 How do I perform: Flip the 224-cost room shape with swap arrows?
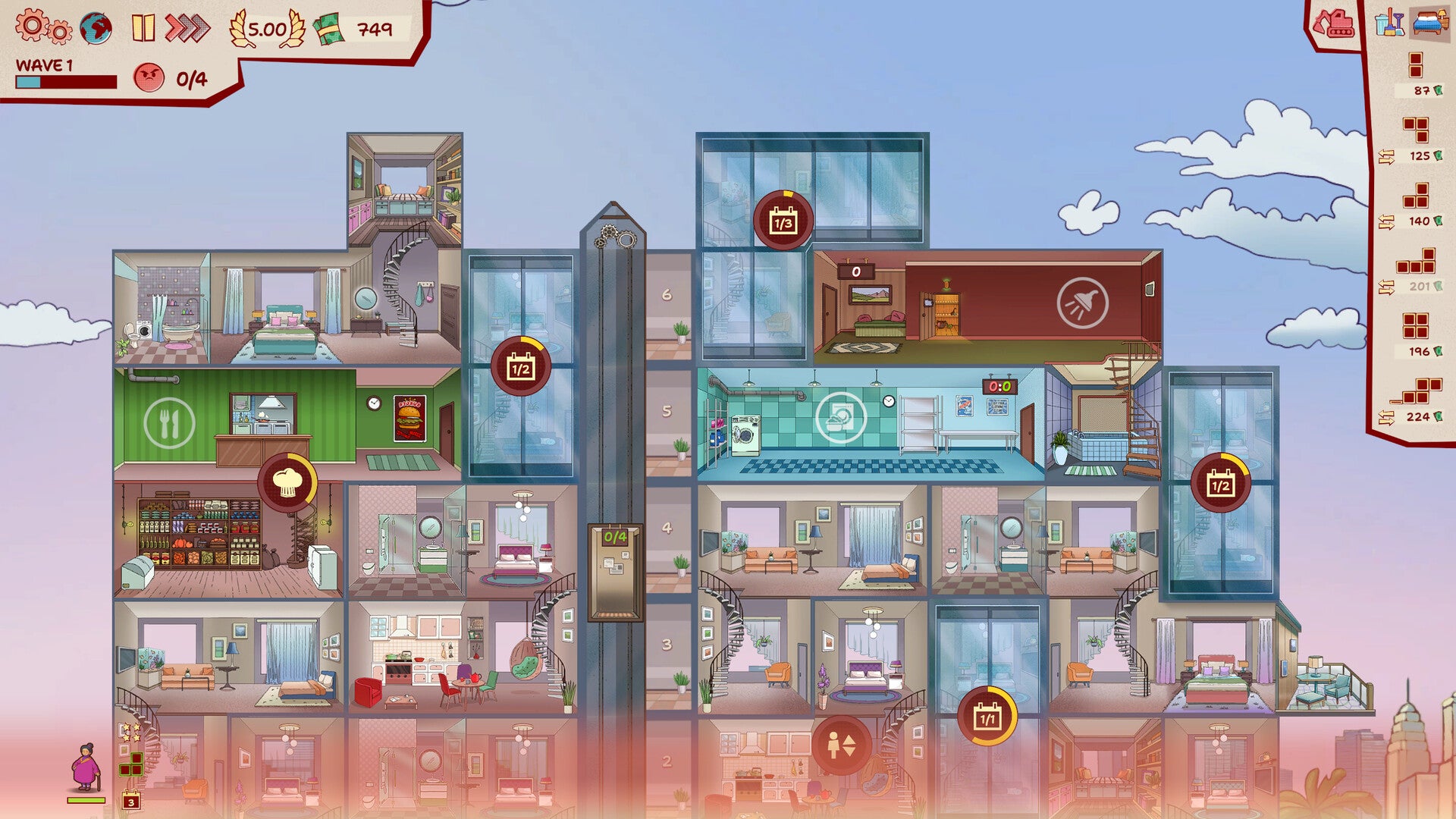1386,417
